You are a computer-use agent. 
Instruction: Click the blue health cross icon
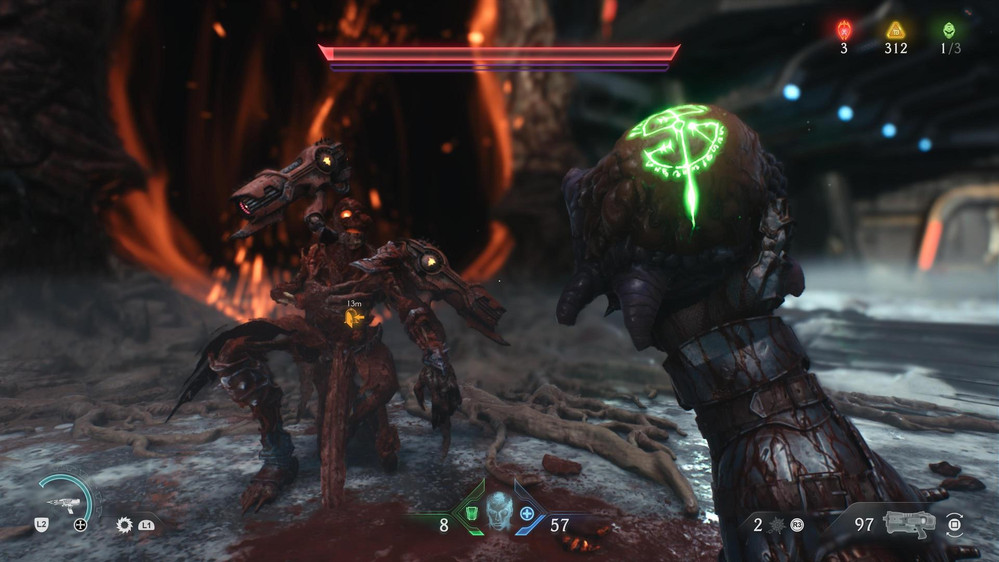point(527,515)
